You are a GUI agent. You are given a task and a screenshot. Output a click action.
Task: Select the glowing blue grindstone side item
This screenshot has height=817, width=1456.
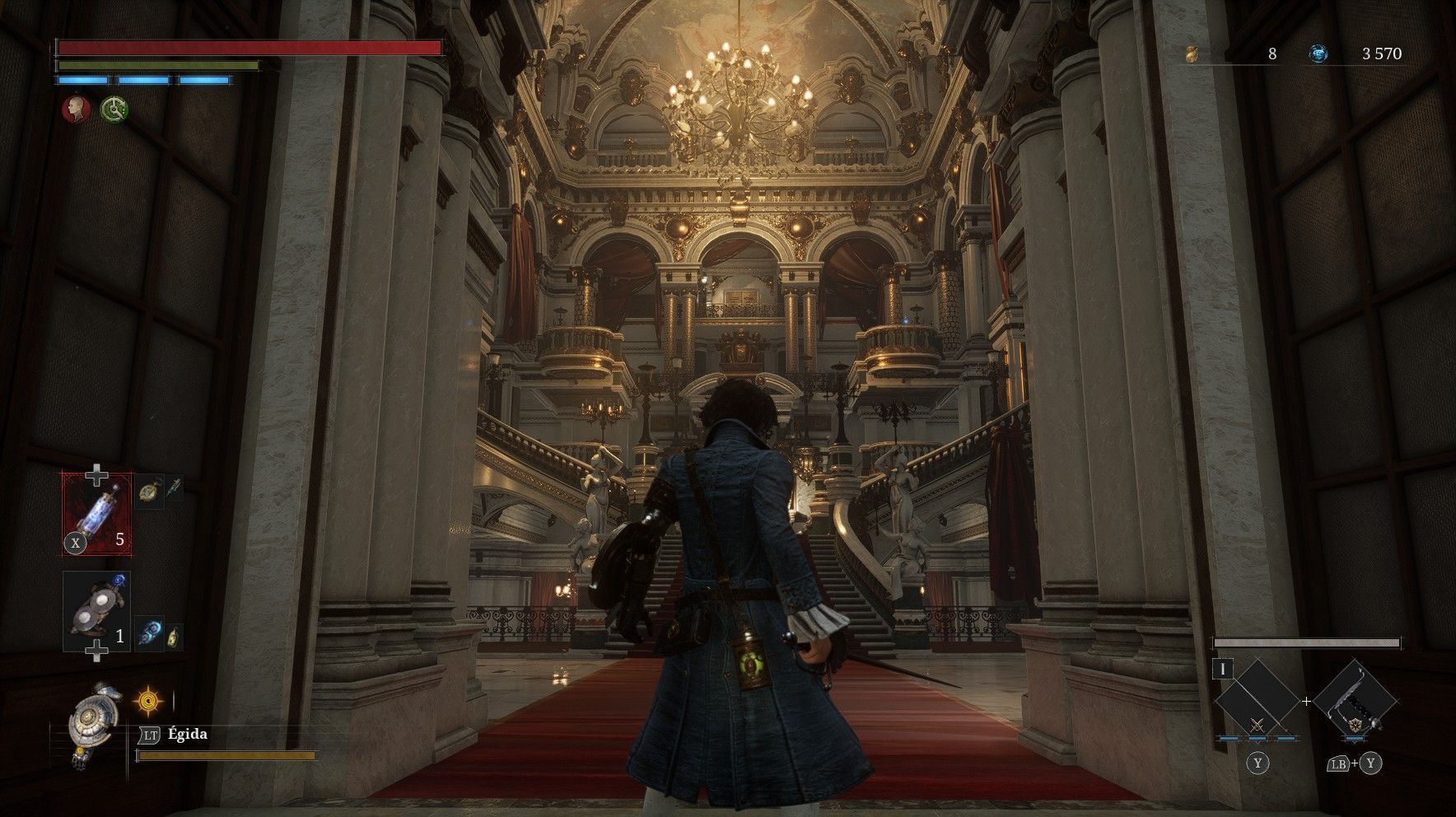click(x=149, y=634)
